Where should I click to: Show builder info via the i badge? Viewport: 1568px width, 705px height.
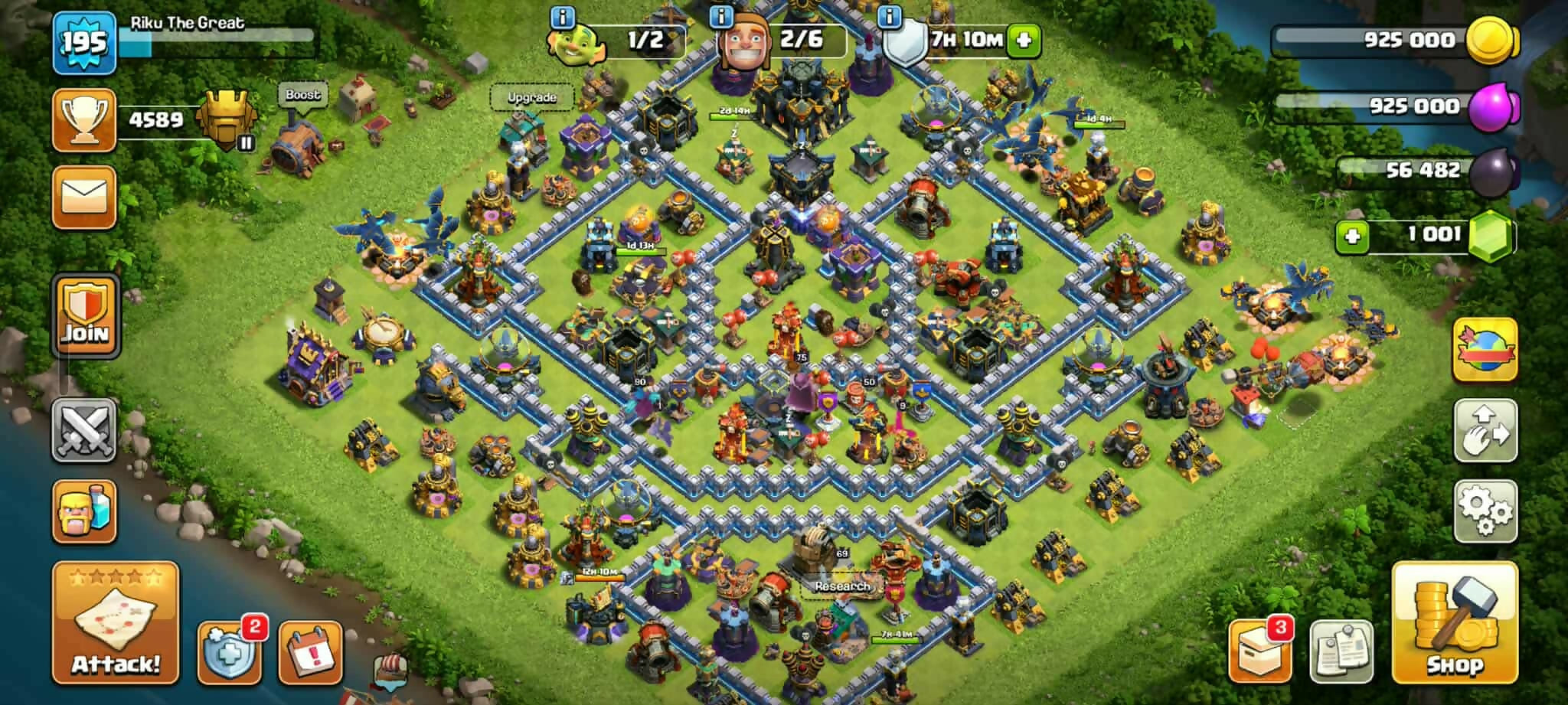[x=721, y=17]
